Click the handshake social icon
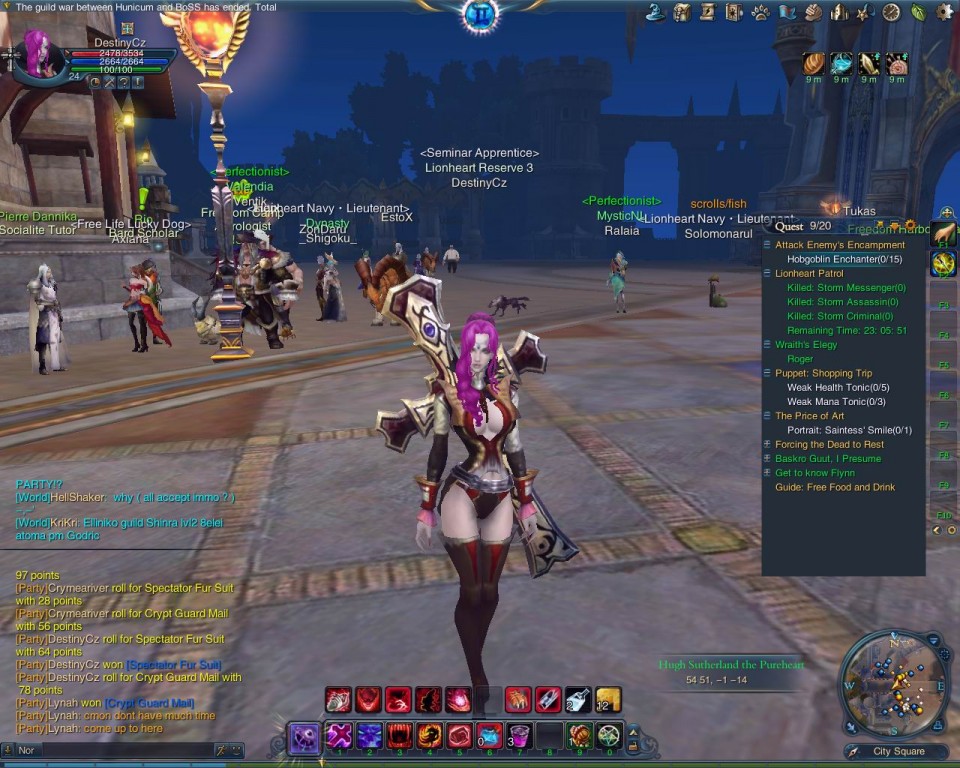960x768 pixels. (x=813, y=12)
